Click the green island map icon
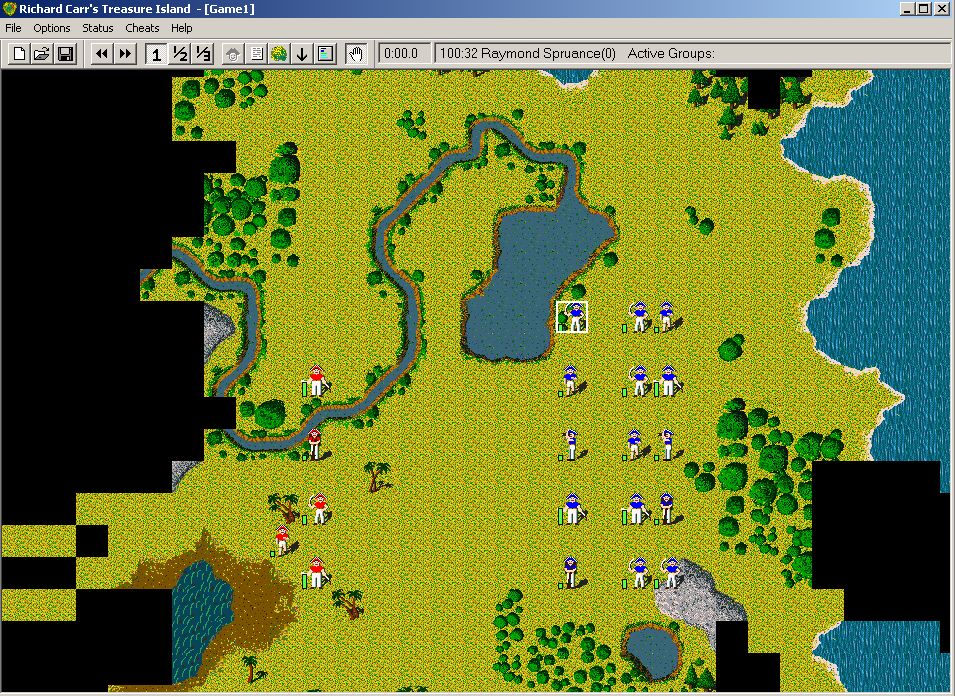 click(x=279, y=54)
